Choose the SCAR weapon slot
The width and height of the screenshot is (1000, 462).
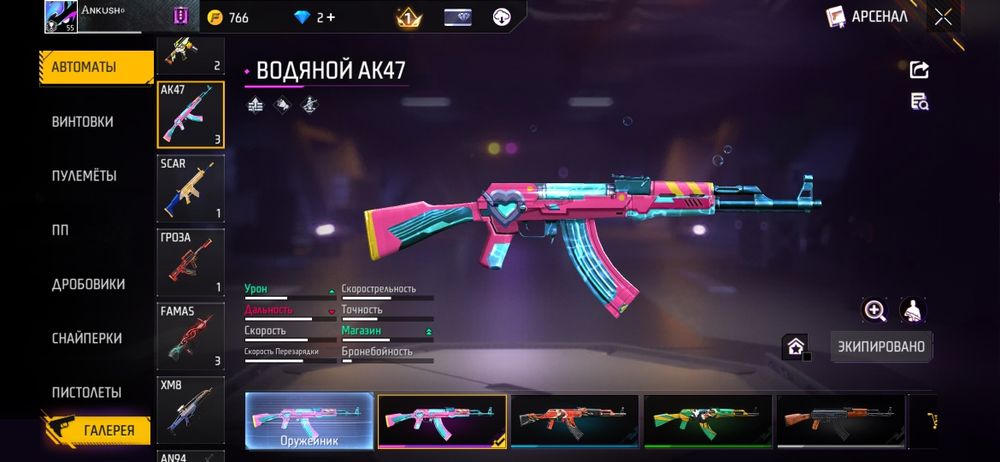coord(190,188)
